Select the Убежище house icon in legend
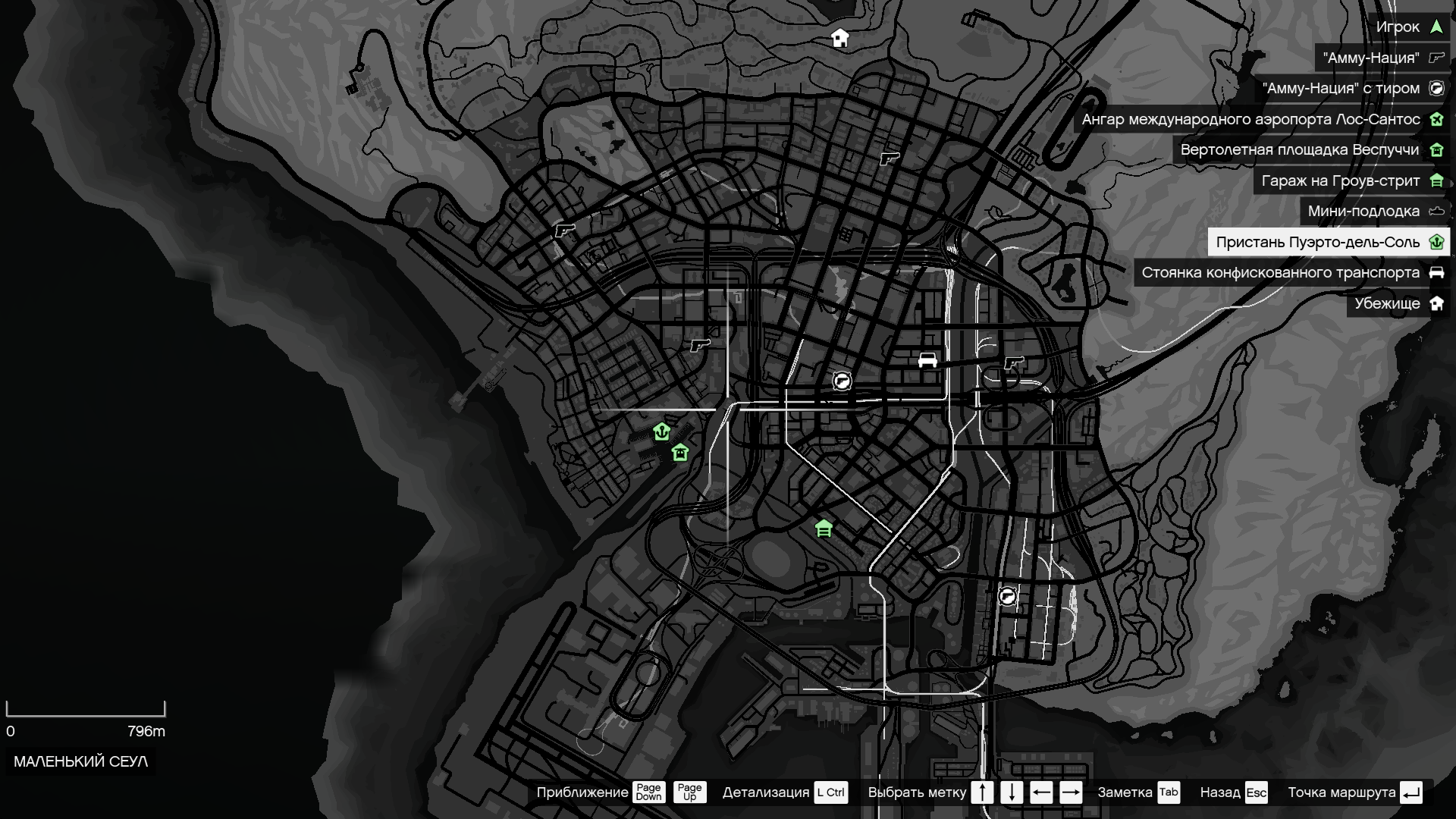The image size is (1456, 819). pos(1436,303)
